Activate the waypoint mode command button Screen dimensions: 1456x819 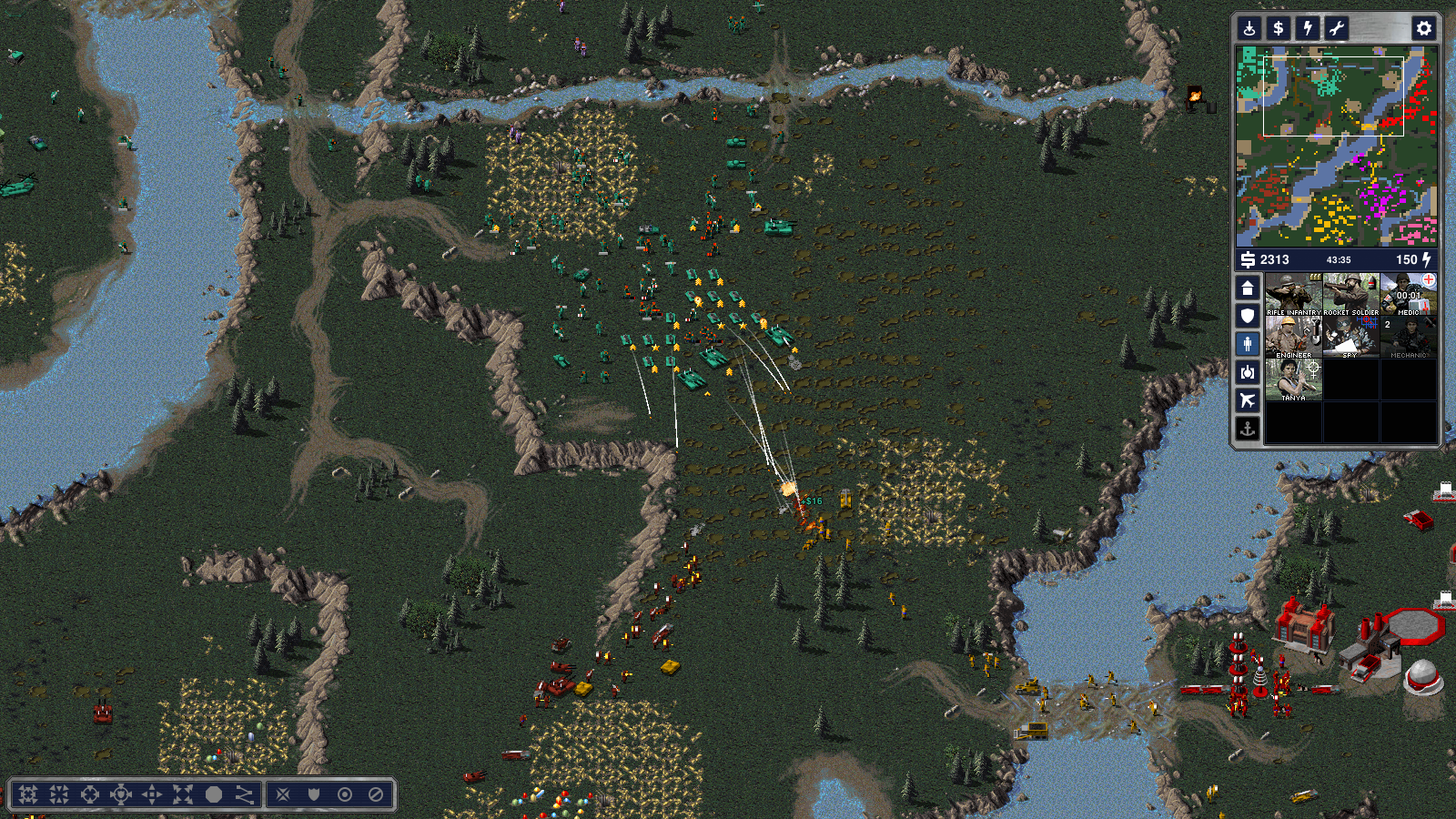245,794
